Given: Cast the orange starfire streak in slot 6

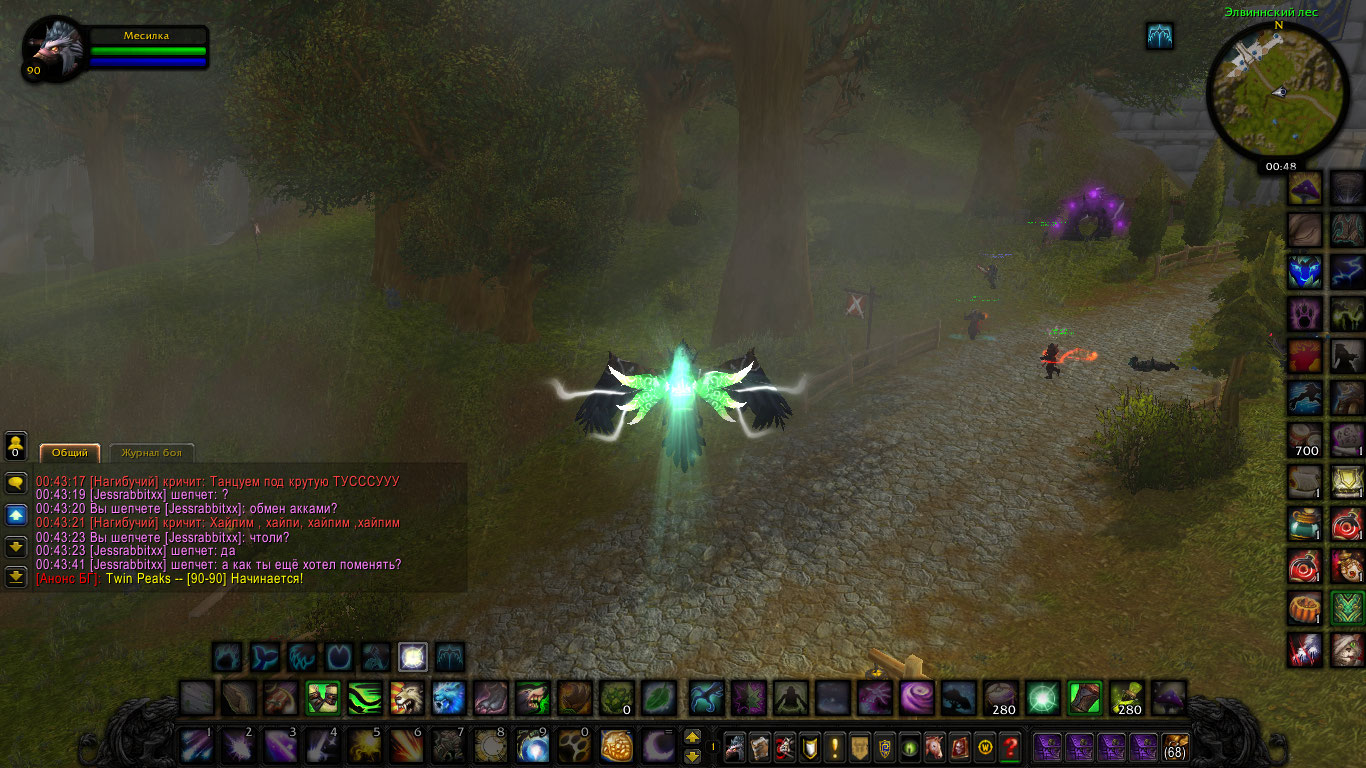Looking at the screenshot, I should [406, 746].
